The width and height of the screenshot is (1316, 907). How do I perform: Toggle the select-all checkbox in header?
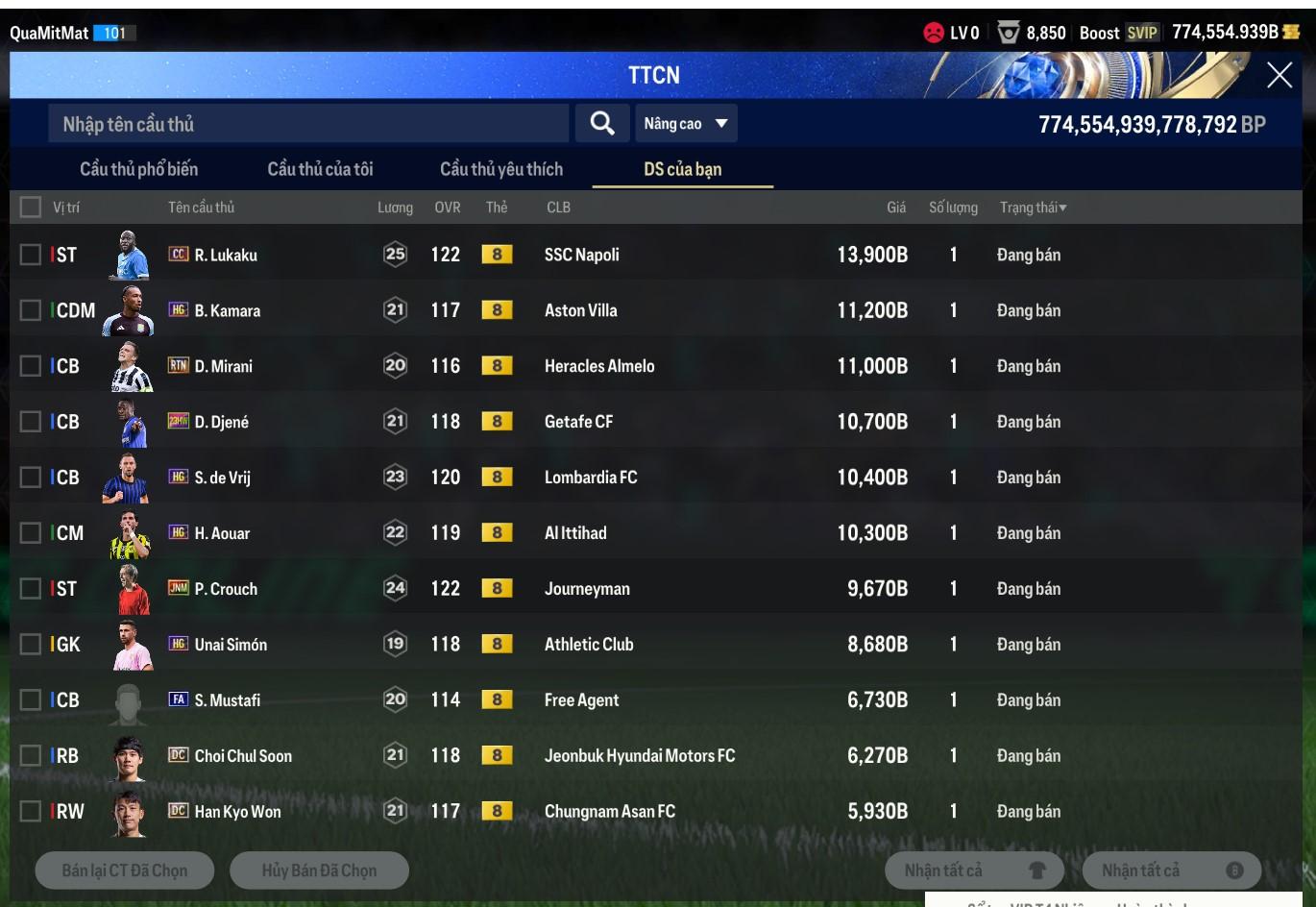tap(31, 208)
